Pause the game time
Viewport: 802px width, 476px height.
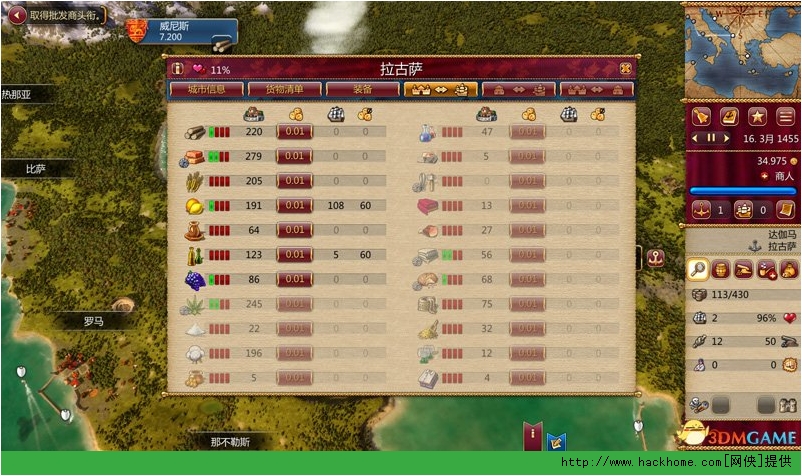[712, 137]
